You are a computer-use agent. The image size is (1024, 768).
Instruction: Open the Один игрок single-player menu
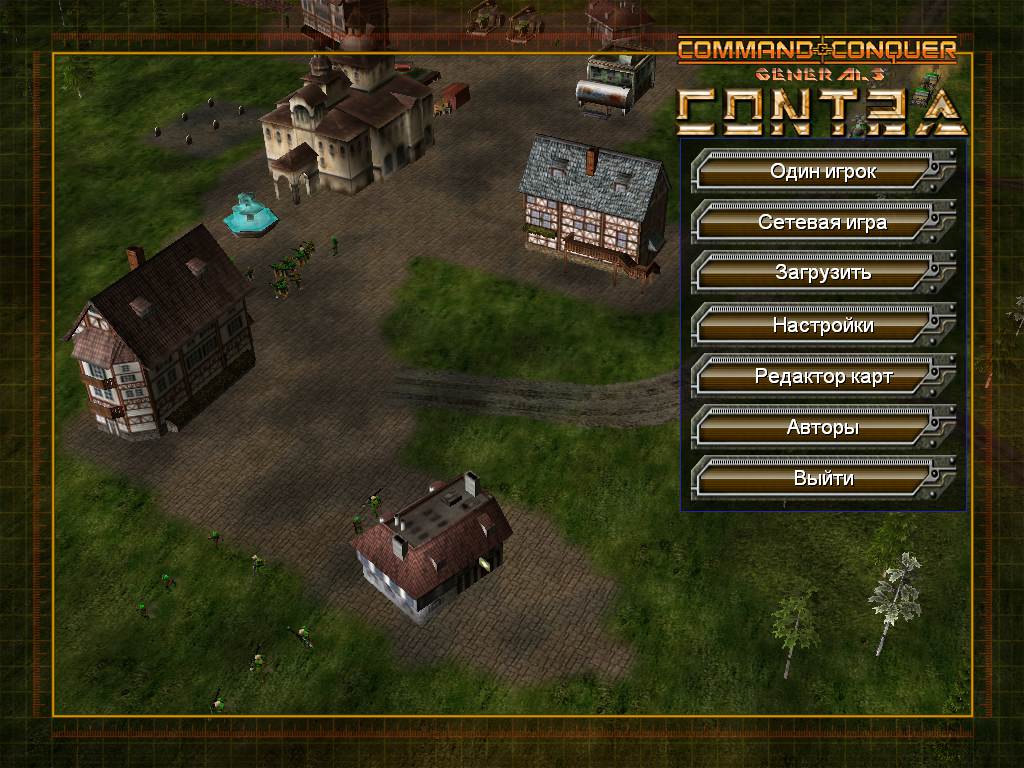822,172
